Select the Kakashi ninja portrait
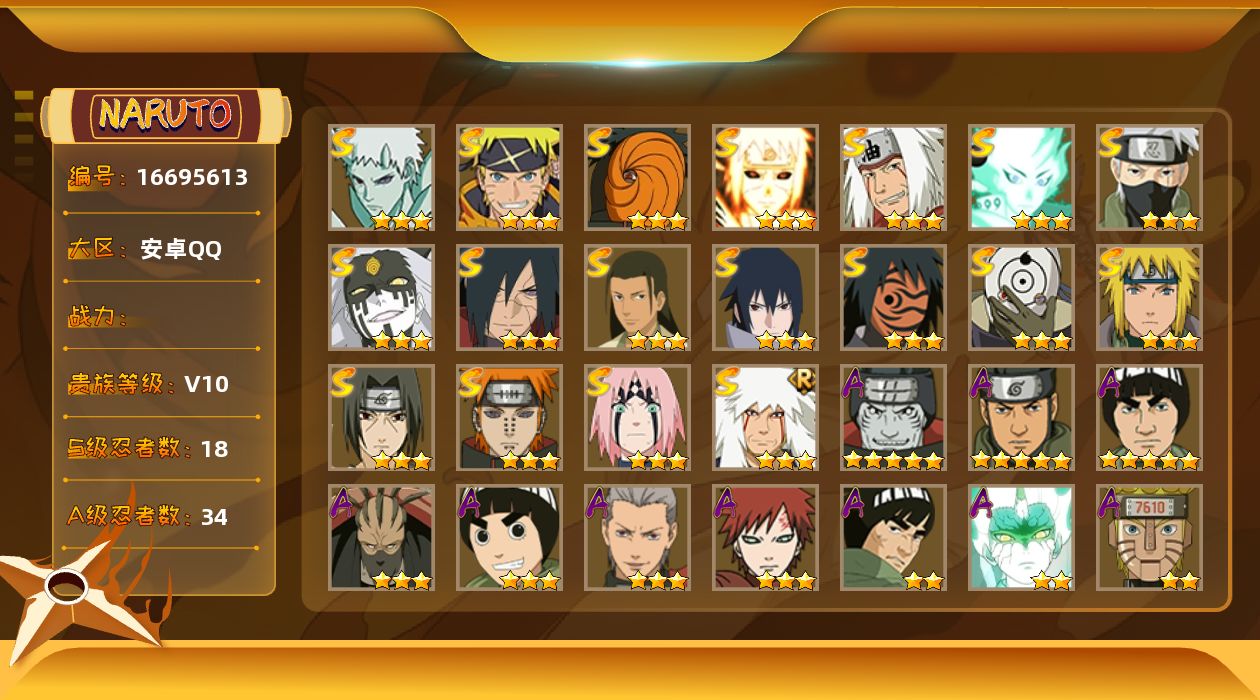The width and height of the screenshot is (1260, 700). [1149, 177]
